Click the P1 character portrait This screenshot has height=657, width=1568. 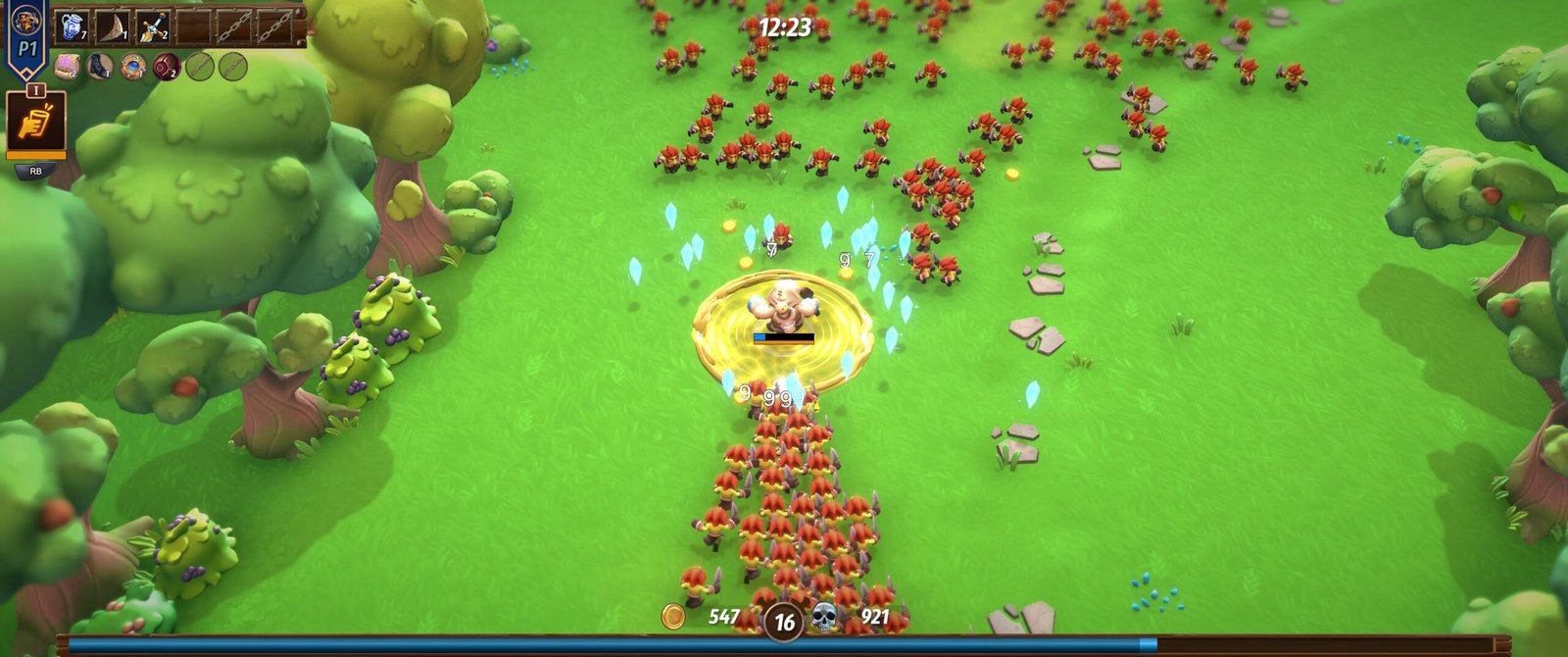[x=26, y=19]
